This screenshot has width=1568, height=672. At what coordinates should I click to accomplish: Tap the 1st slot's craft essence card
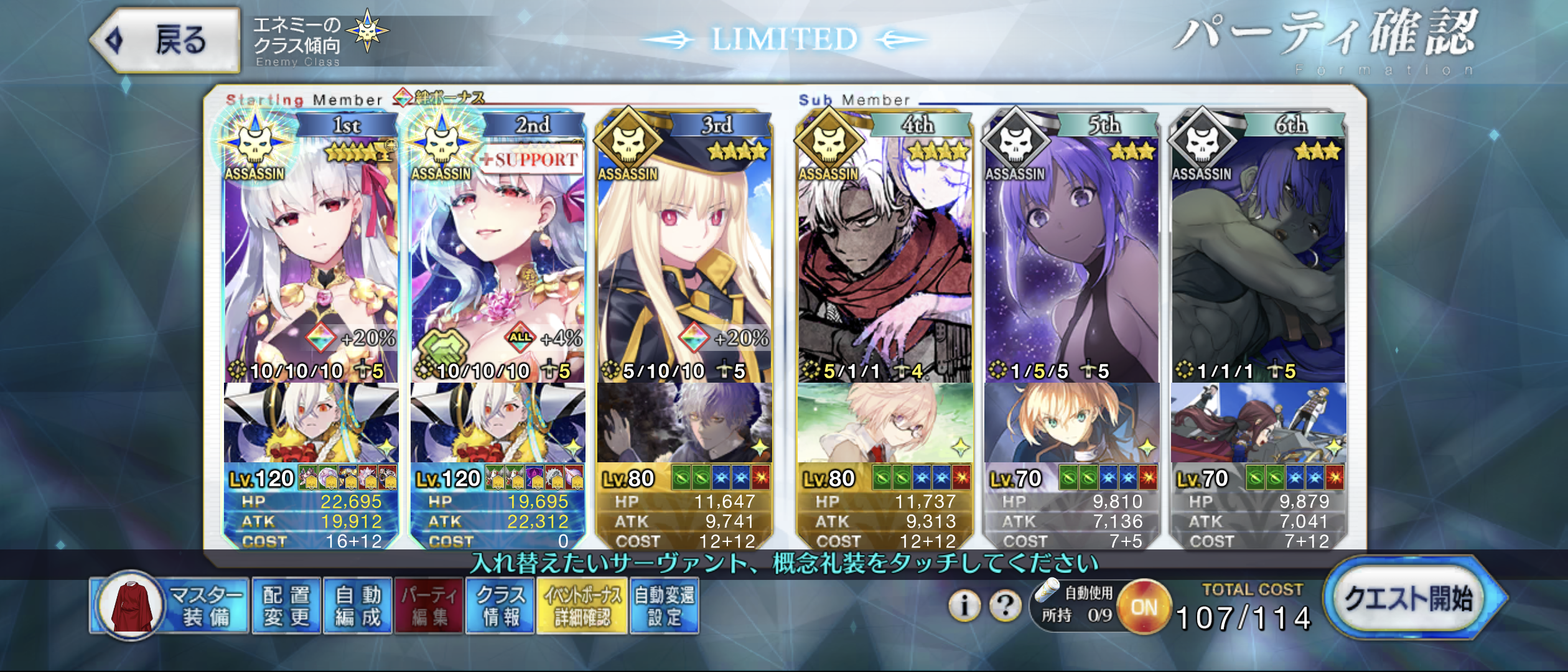(x=311, y=423)
